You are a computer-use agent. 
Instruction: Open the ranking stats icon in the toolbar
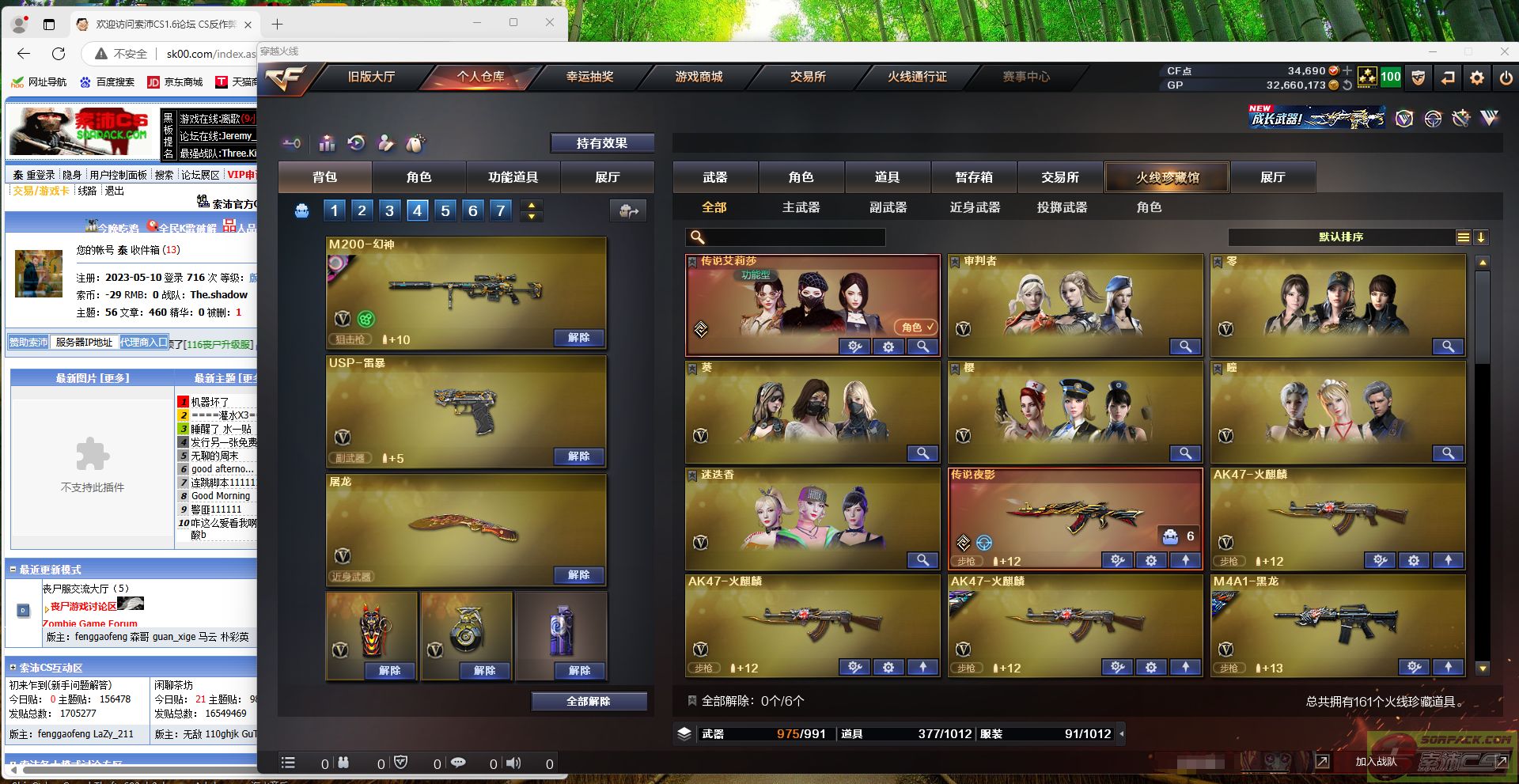tap(326, 144)
